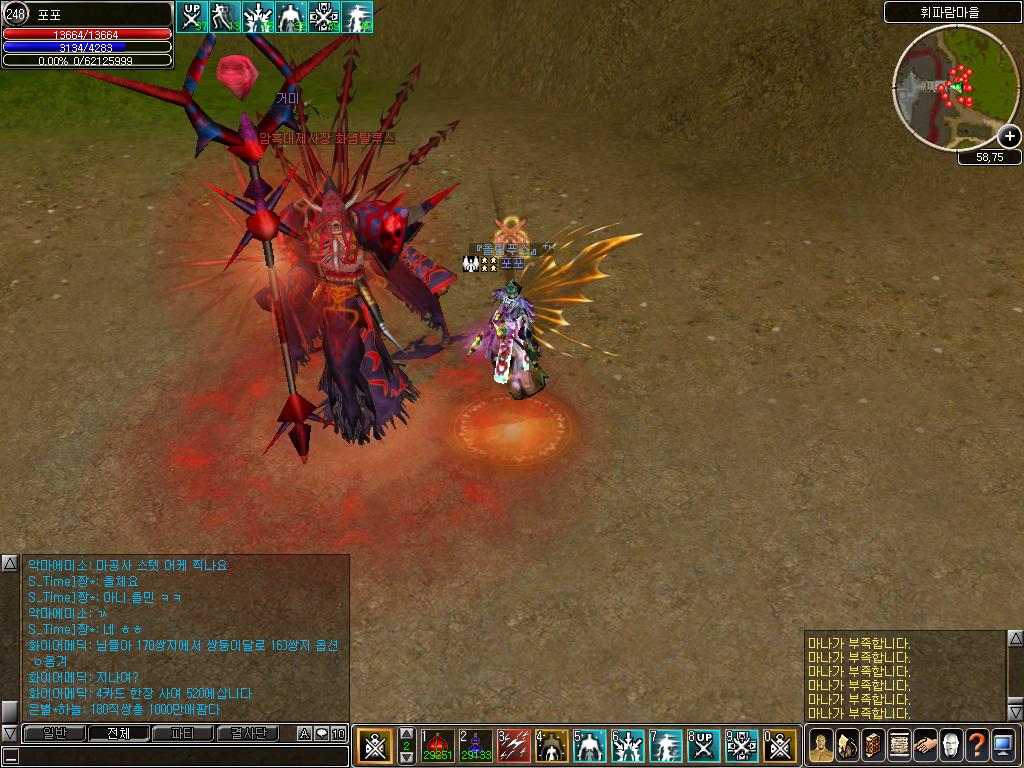Cast the UP crossed swords buff in slot 8
The image size is (1024, 768).
click(x=704, y=745)
